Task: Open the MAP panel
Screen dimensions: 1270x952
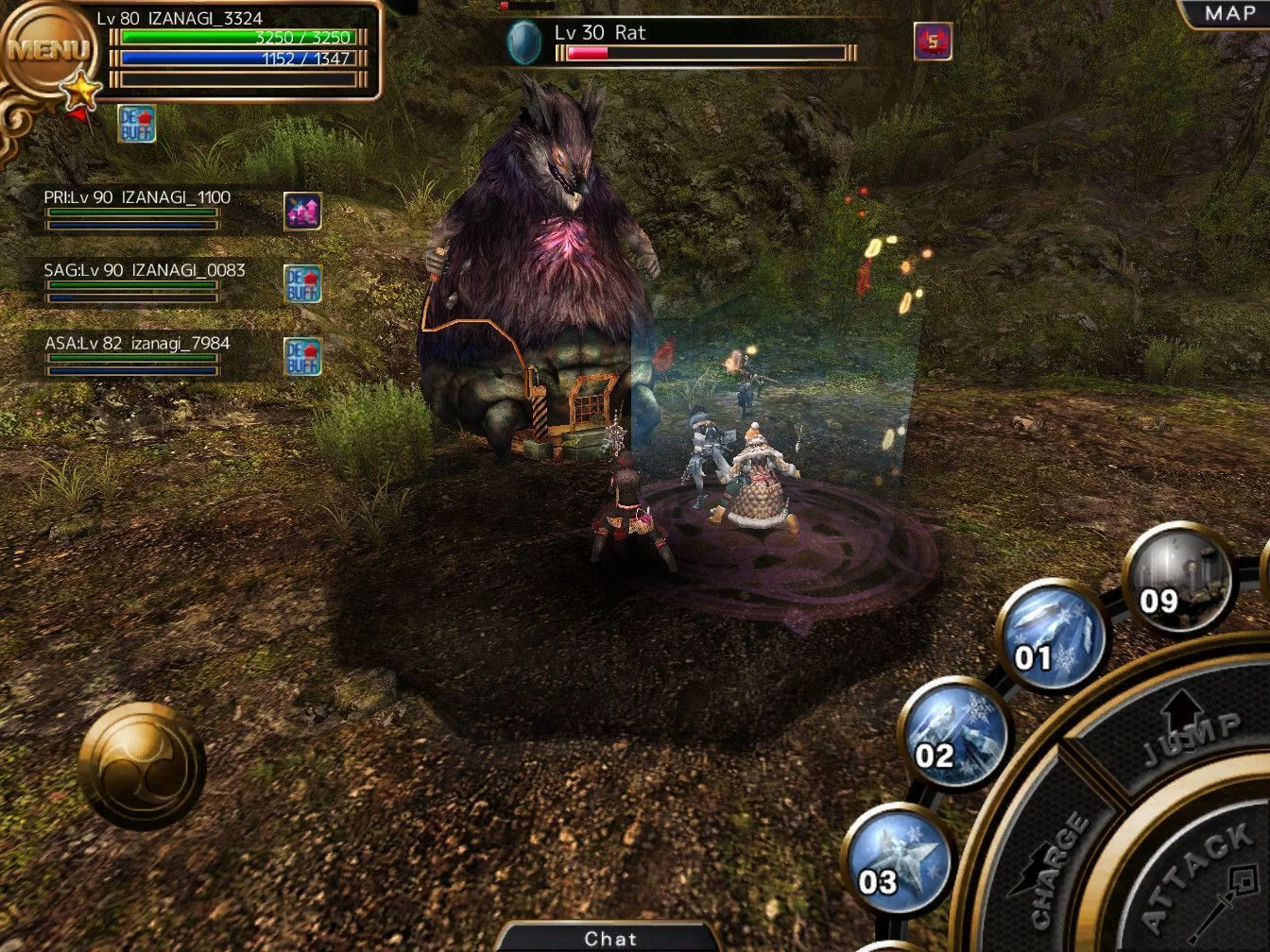Action: [x=1228, y=13]
